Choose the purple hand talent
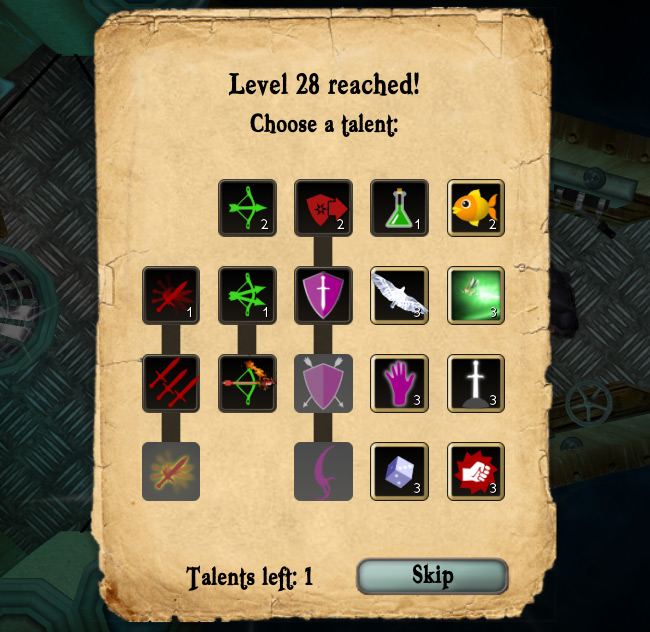Screen dimensions: 650x632 tap(400, 383)
